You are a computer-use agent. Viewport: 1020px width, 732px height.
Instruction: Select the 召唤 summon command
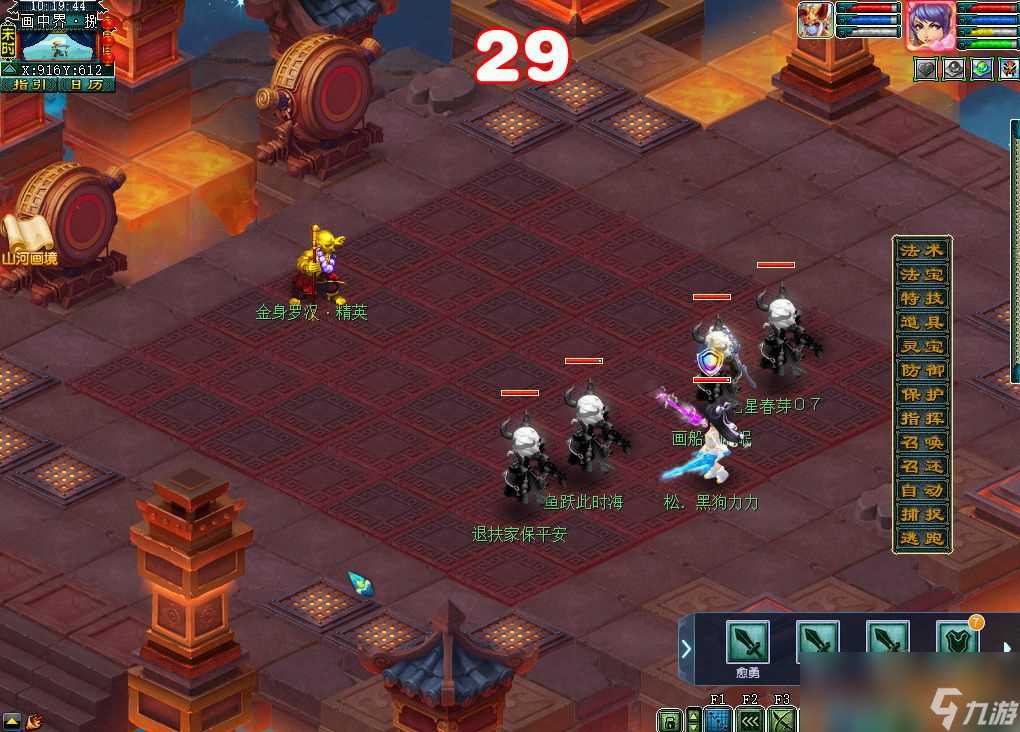pyautogui.click(x=921, y=442)
